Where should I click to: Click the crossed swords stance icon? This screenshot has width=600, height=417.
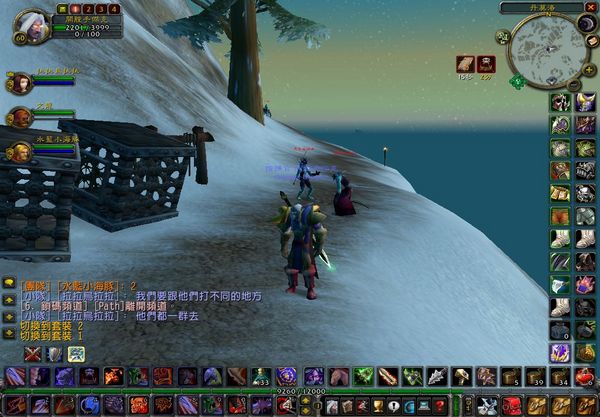[x=33, y=353]
